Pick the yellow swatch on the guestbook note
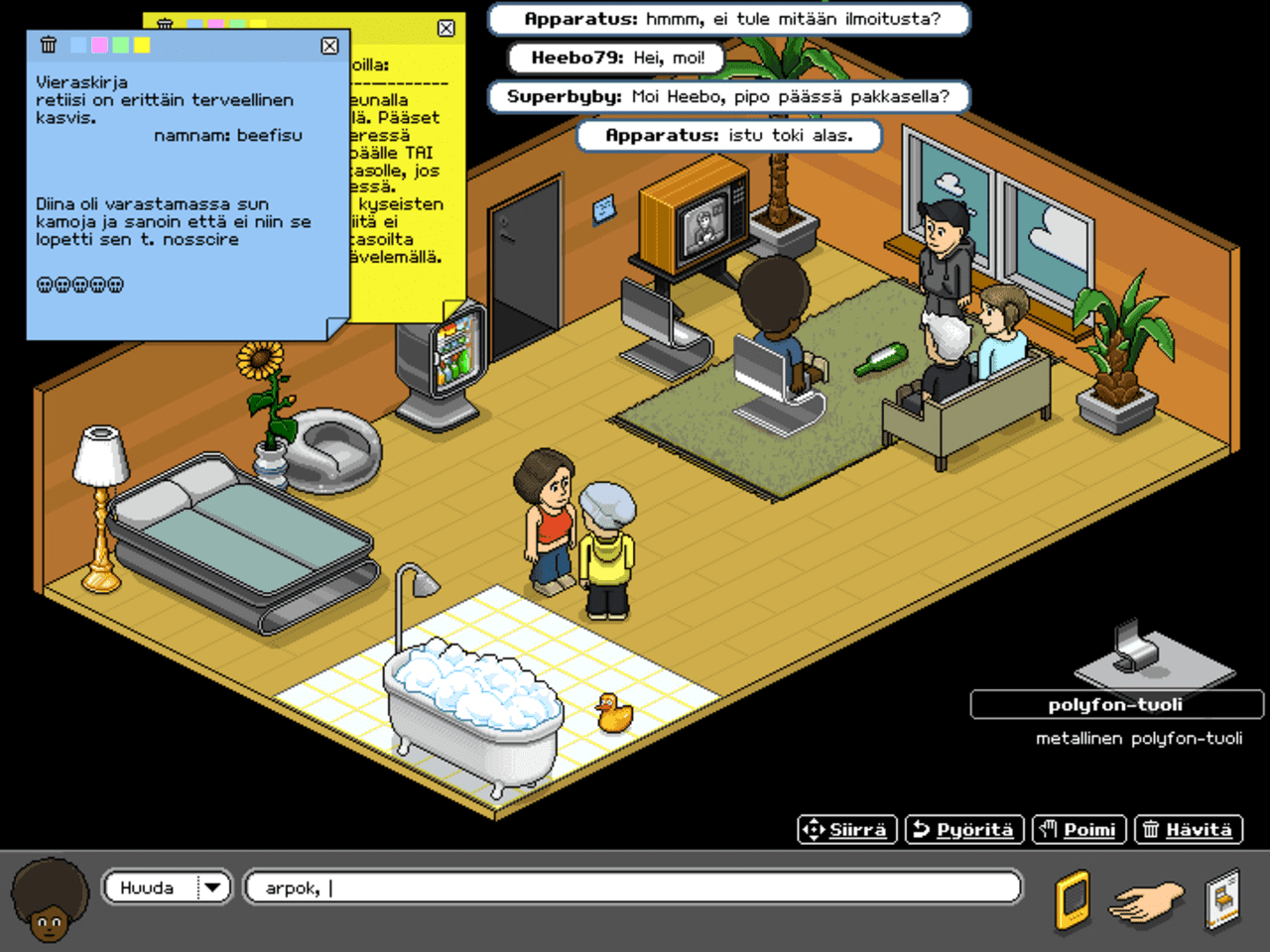Viewport: 1270px width, 952px height. (x=142, y=46)
